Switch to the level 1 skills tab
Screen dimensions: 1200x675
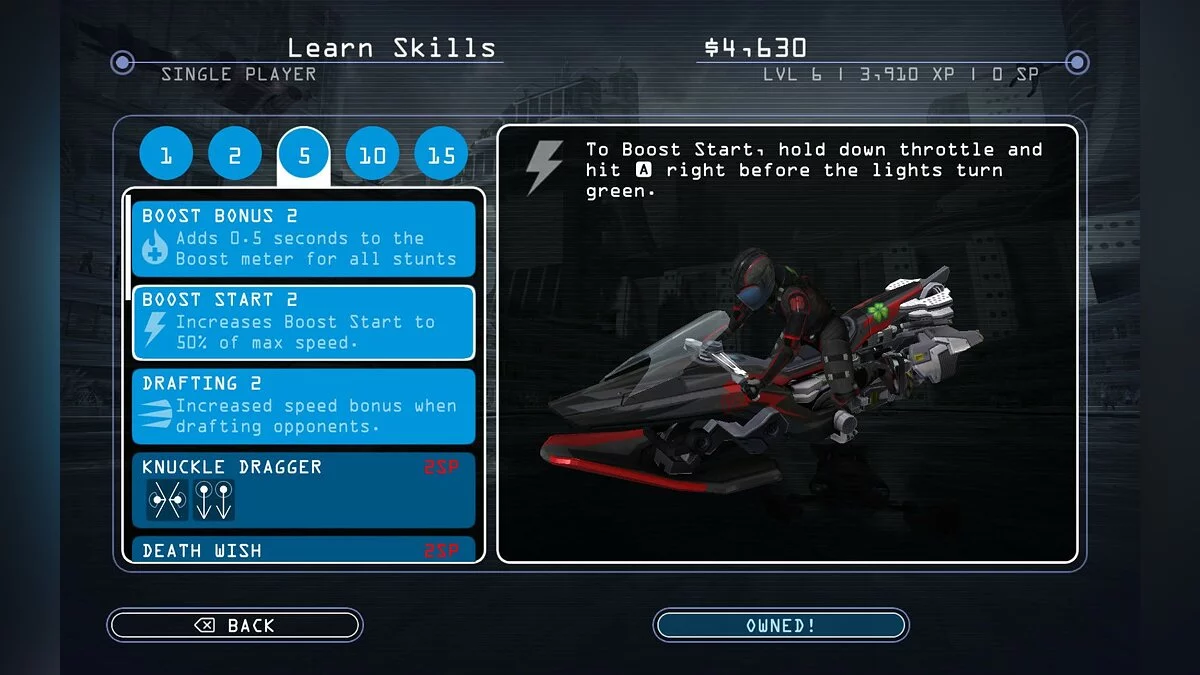pyautogui.click(x=166, y=155)
